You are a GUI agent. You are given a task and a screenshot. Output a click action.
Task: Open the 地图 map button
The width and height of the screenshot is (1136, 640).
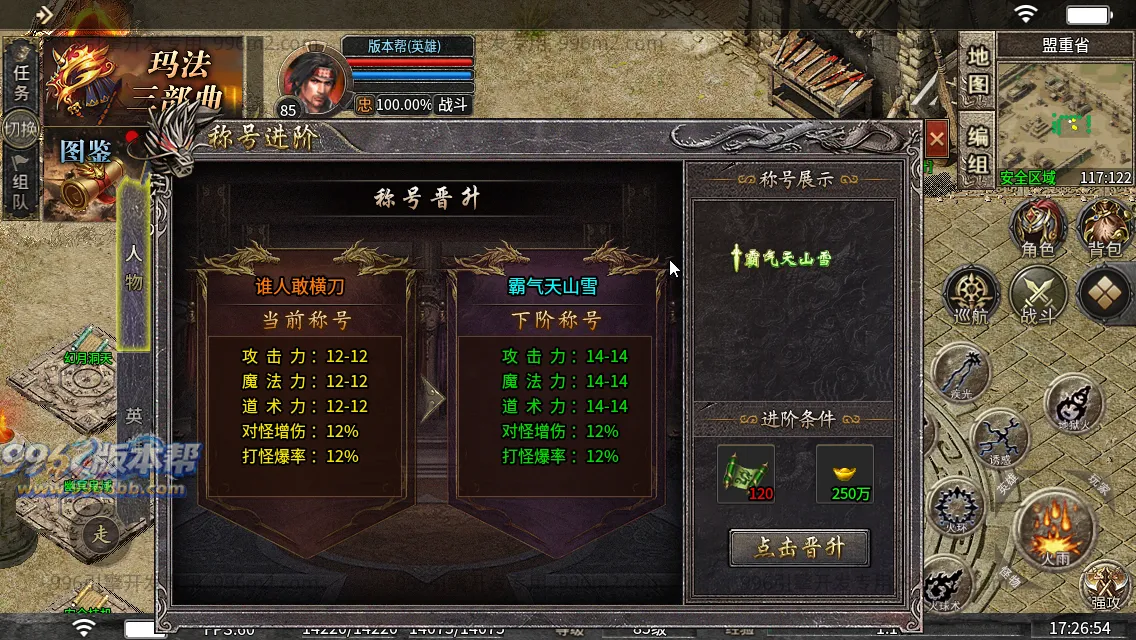977,70
